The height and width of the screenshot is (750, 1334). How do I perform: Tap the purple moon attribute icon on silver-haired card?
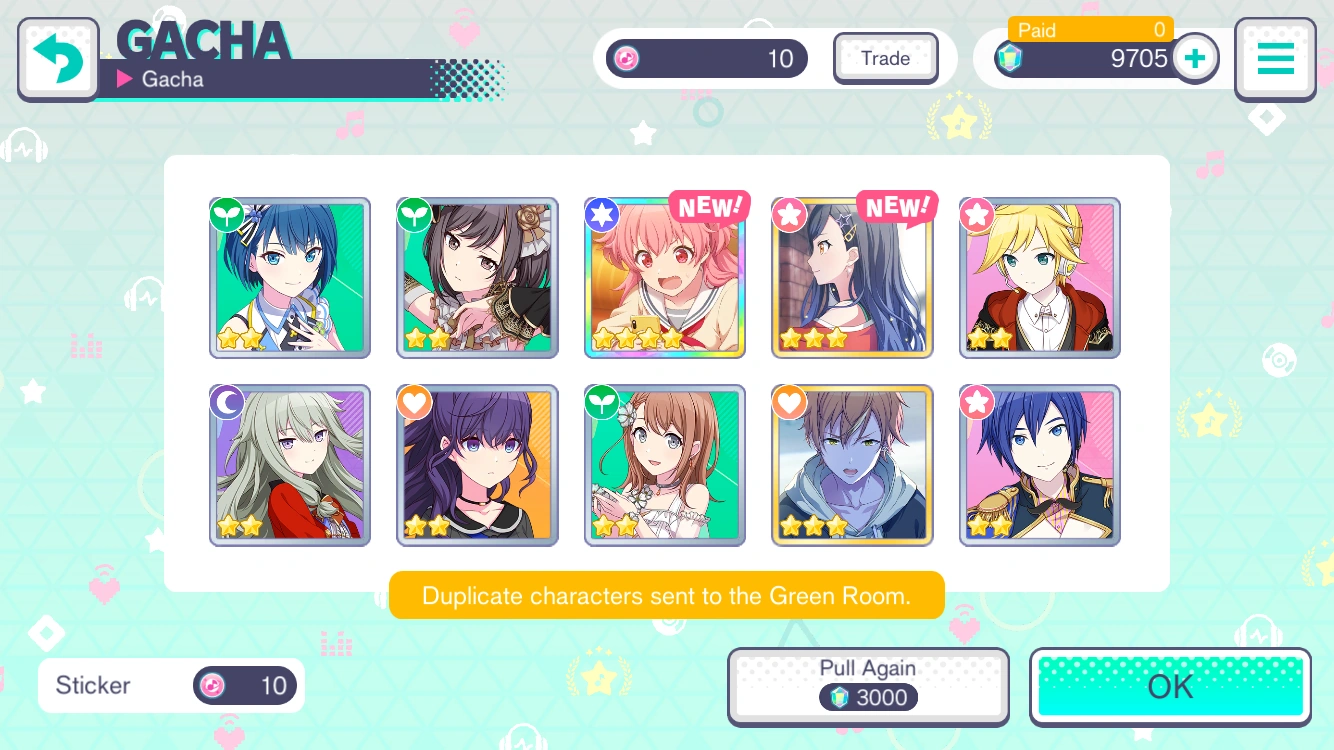[227, 402]
